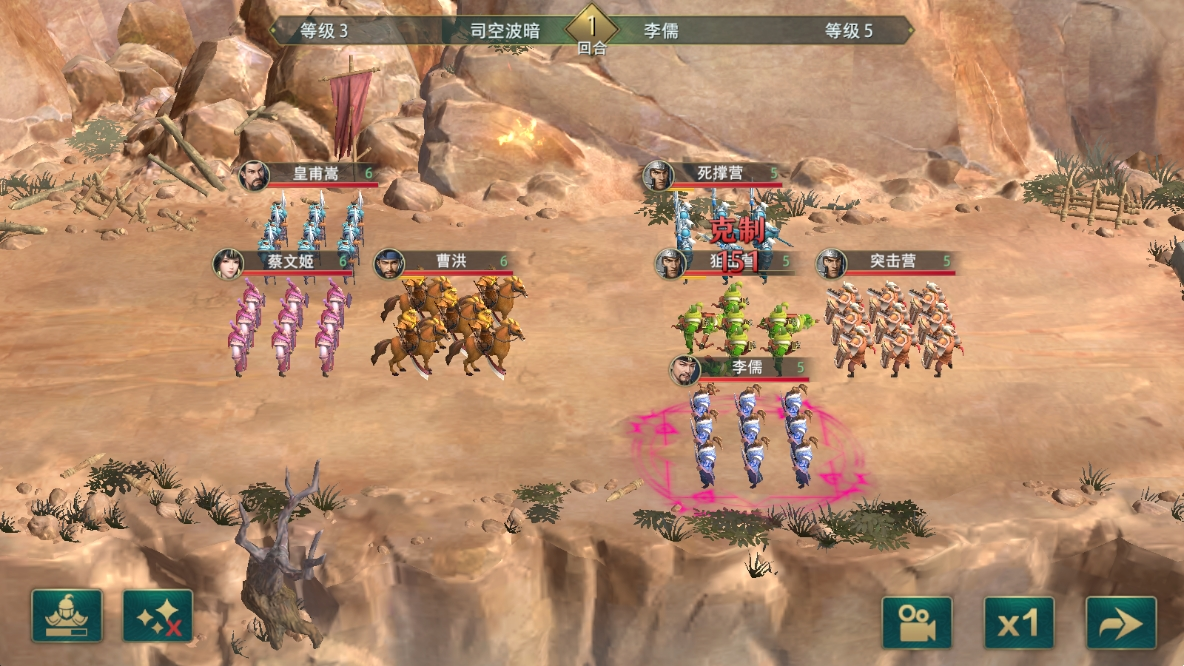Select the 李儒 unit portrait
Image resolution: width=1184 pixels, height=666 pixels.
click(685, 370)
